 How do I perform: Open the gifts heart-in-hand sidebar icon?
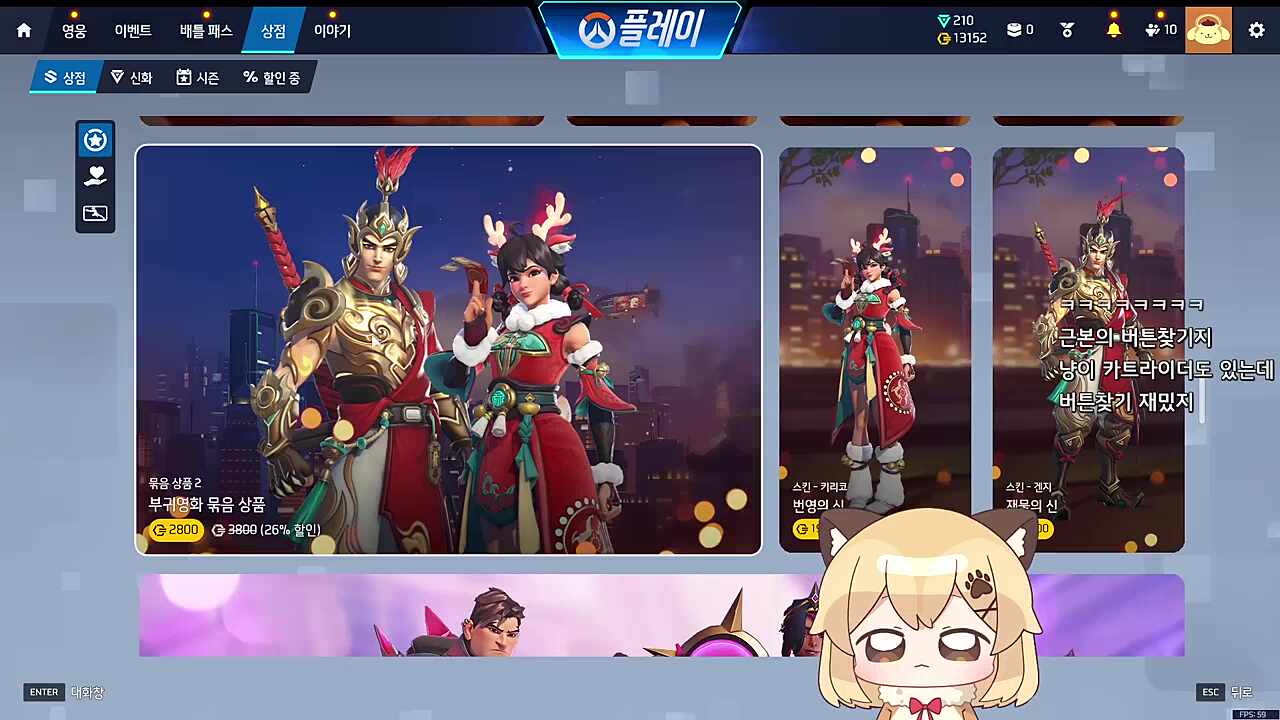click(95, 176)
